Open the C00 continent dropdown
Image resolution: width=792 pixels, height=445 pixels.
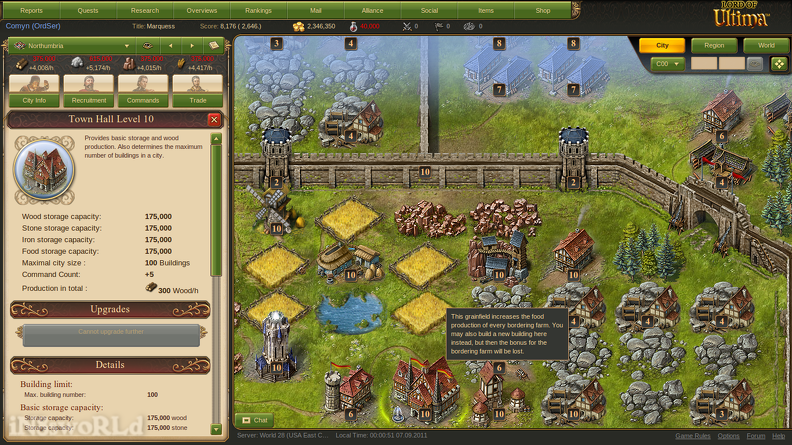pyautogui.click(x=667, y=64)
